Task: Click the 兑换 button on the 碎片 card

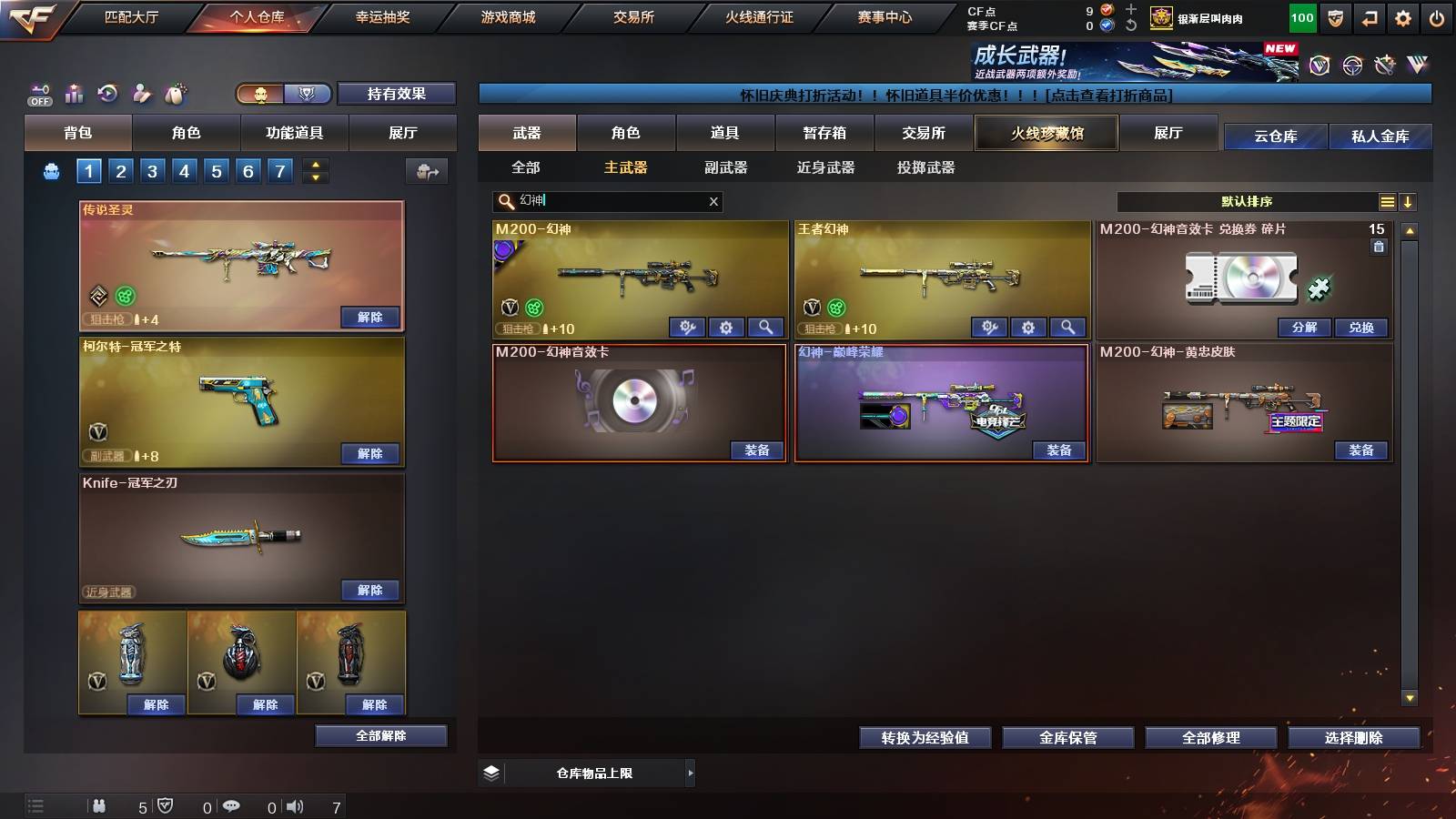Action: [x=1360, y=328]
